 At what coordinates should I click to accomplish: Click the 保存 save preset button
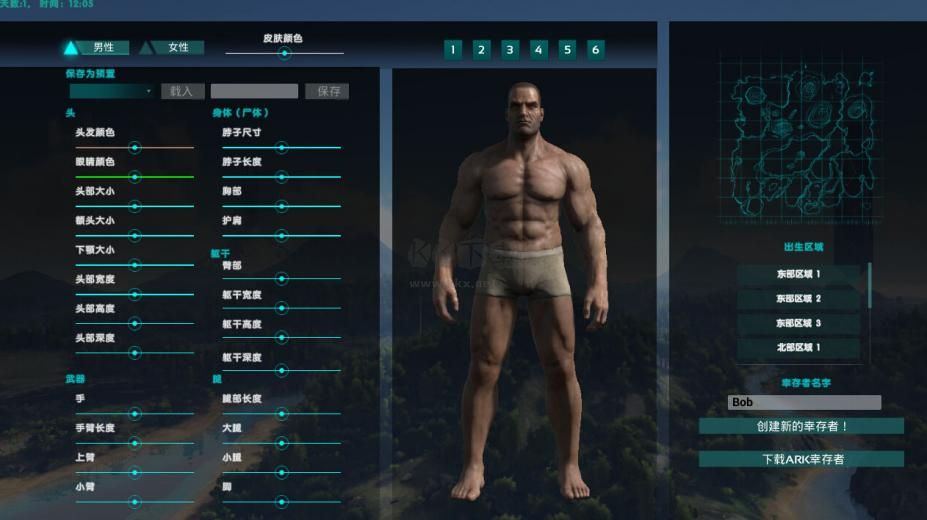point(329,91)
